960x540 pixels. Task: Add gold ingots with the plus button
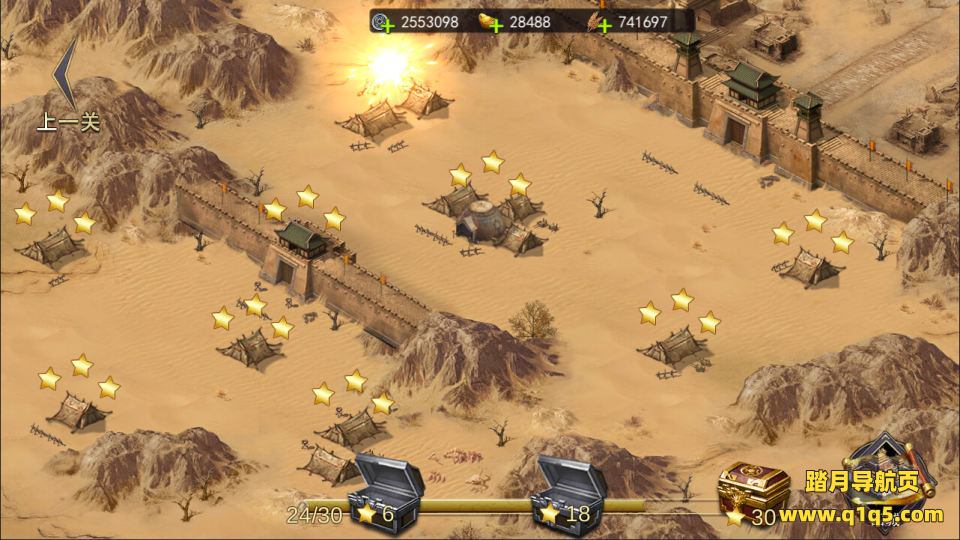(x=495, y=25)
